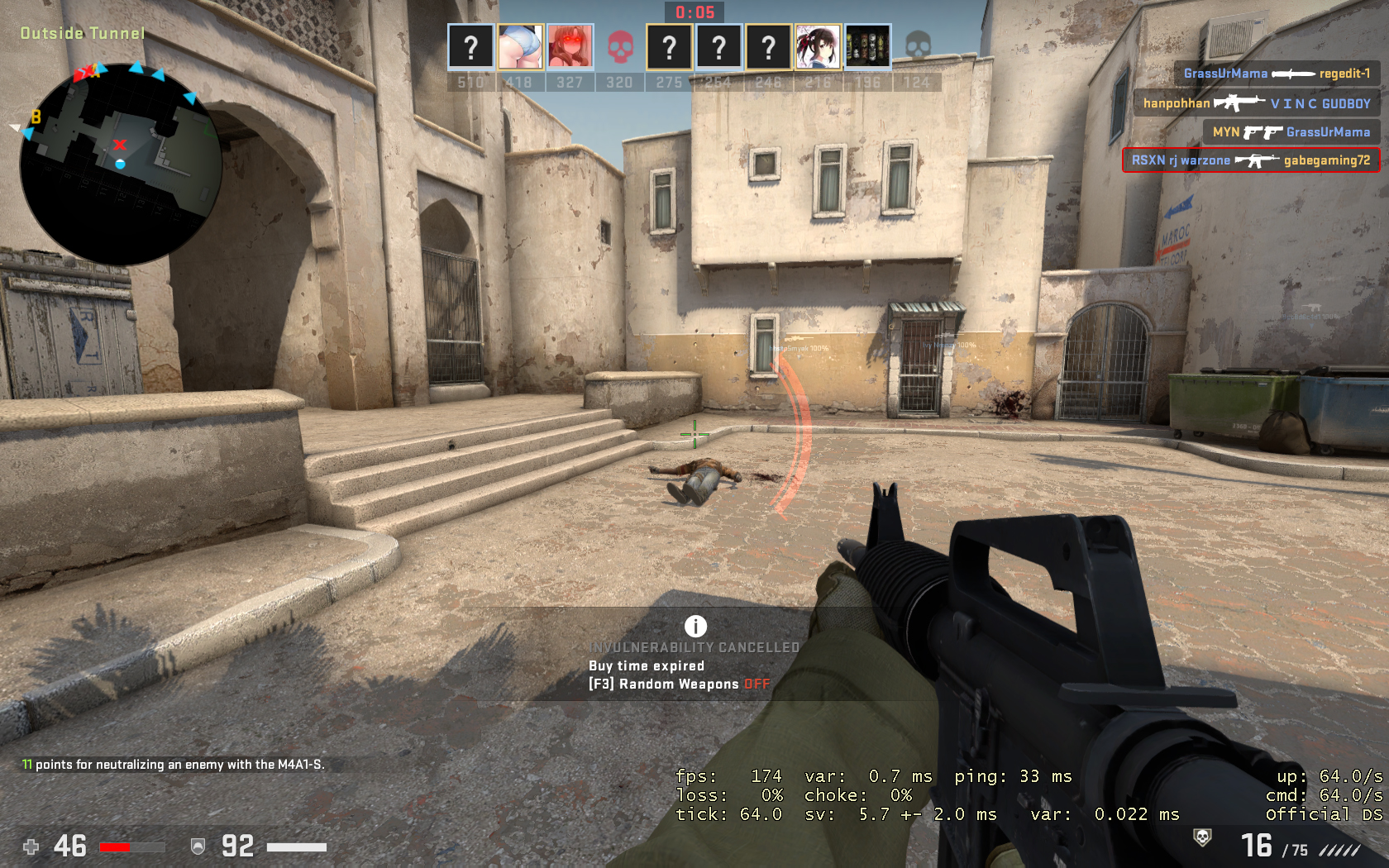Viewport: 1389px width, 868px height.
Task: Choose the red-eyed anime girl avatar
Action: pyautogui.click(x=570, y=47)
